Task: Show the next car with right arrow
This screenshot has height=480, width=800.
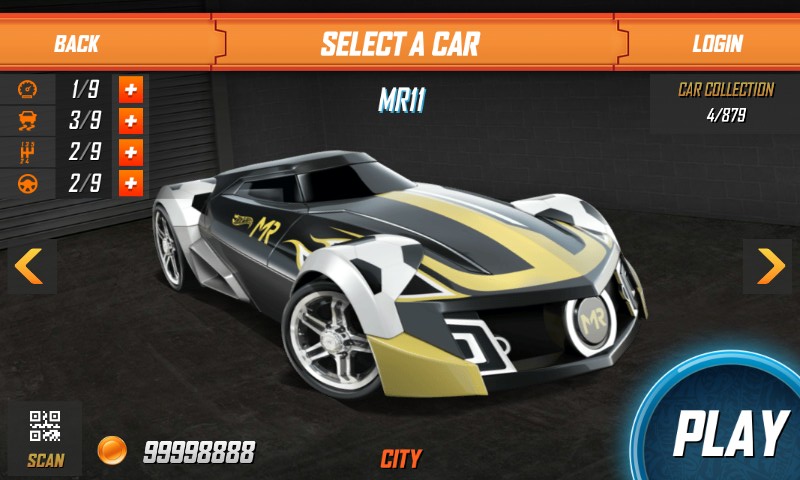Action: click(769, 266)
